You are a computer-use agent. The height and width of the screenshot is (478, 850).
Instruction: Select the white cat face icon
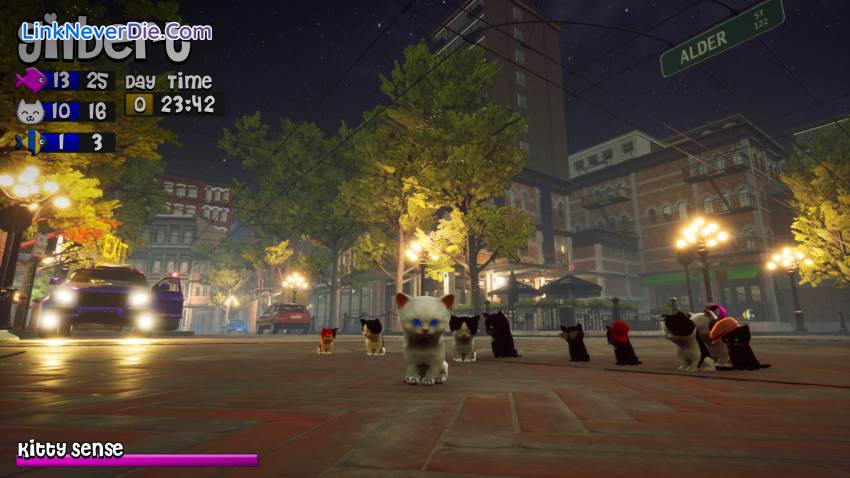click(x=31, y=111)
